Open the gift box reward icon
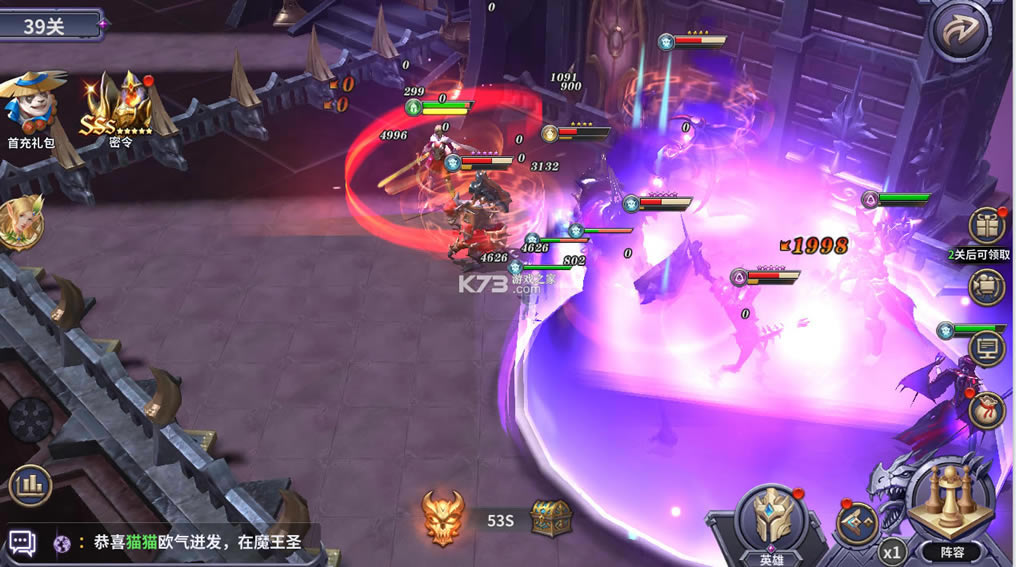This screenshot has height=567, width=1016. pos(987,227)
